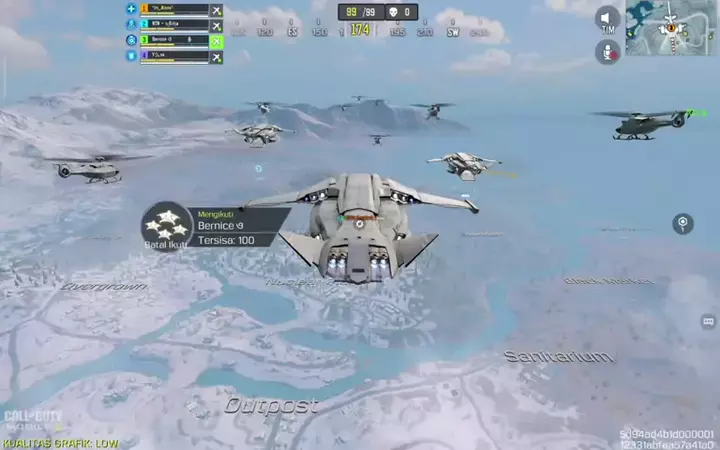Select the highlighted green follow icon for Bernice
The height and width of the screenshot is (450, 720).
coord(217,41)
